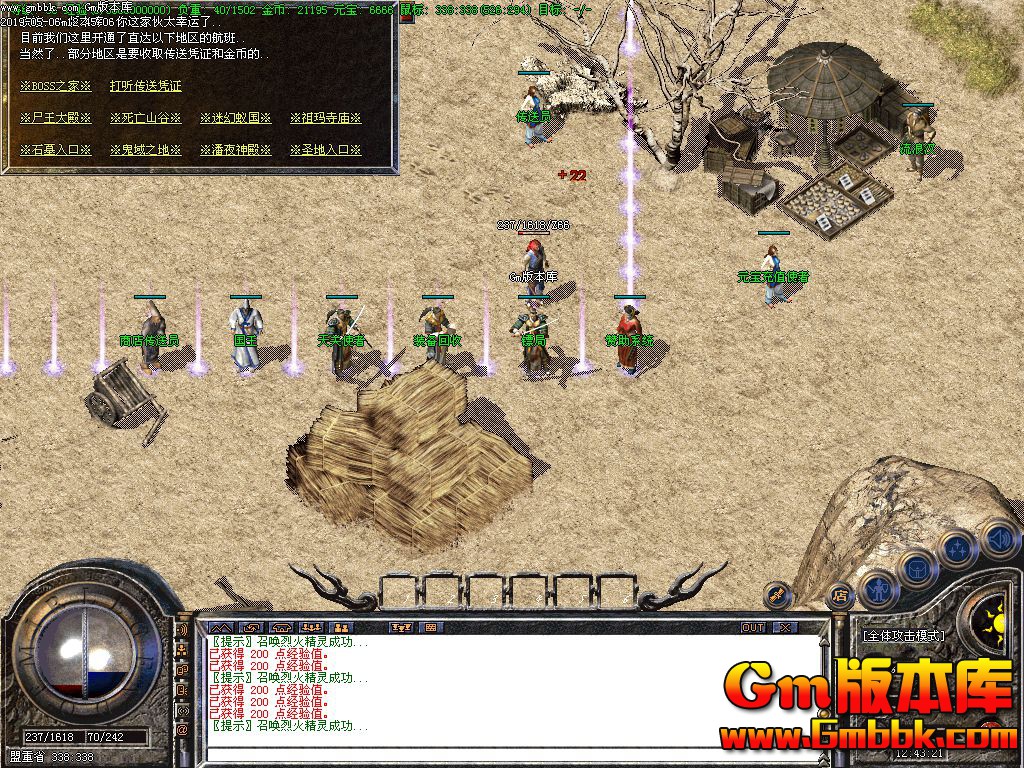This screenshot has height=768, width=1024.
Task: Click the OUT button on chat bar
Action: [753, 627]
